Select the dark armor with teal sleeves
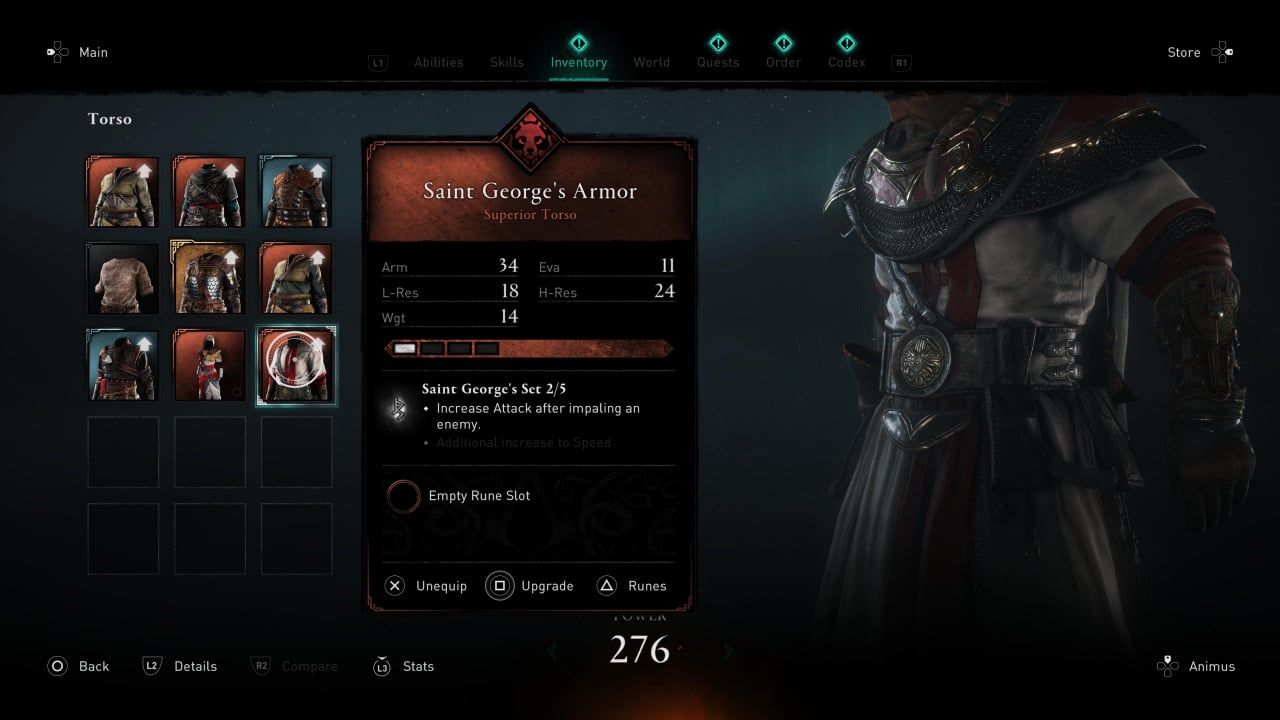Viewport: 1280px width, 720px height. point(210,192)
